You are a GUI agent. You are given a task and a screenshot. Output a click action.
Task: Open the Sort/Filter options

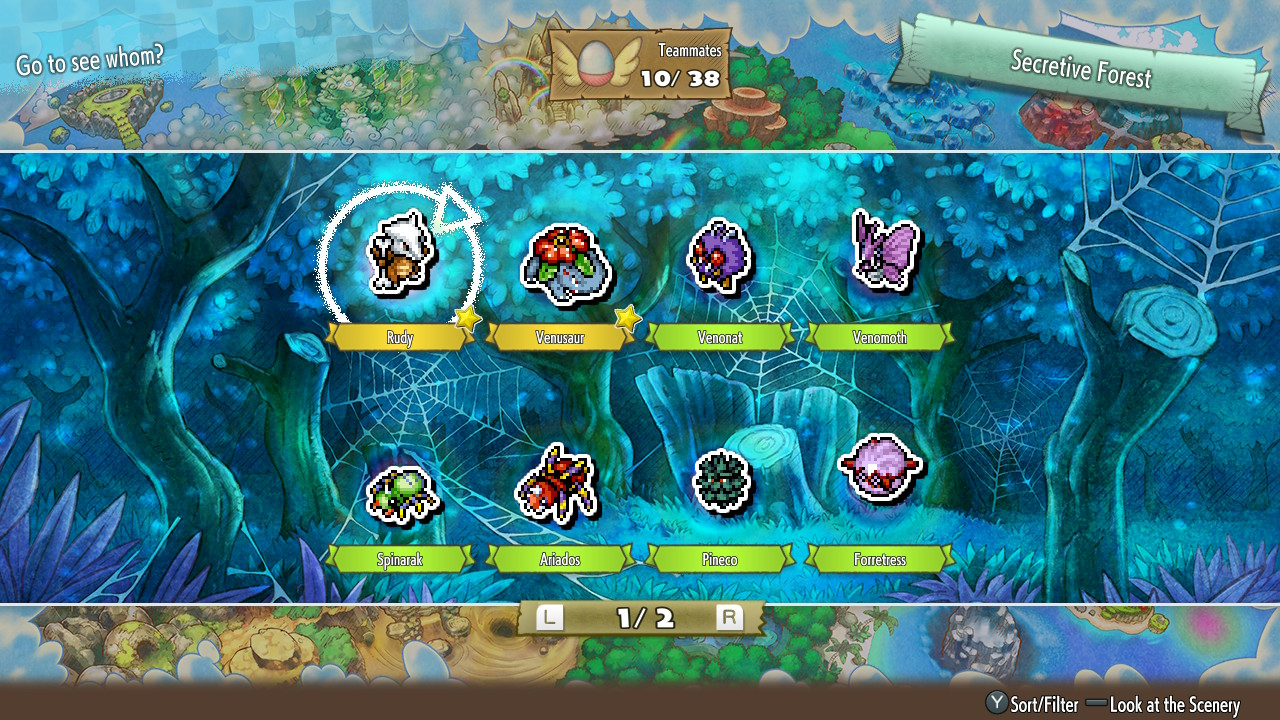(1032, 705)
